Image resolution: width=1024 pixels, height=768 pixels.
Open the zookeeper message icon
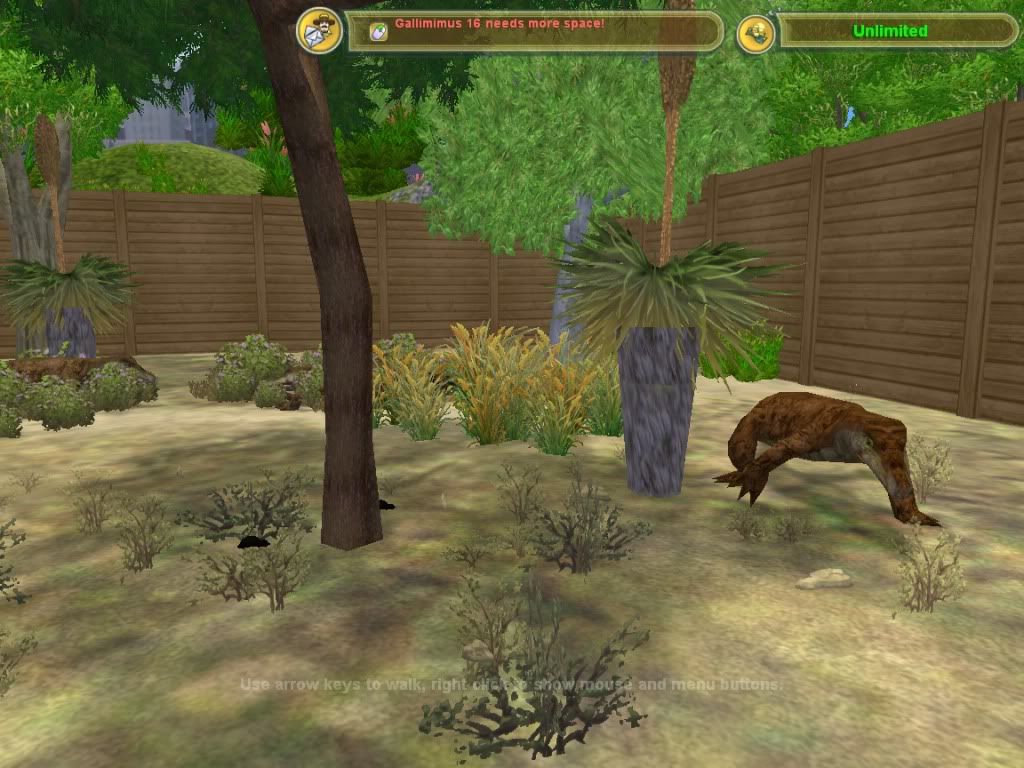(x=320, y=31)
